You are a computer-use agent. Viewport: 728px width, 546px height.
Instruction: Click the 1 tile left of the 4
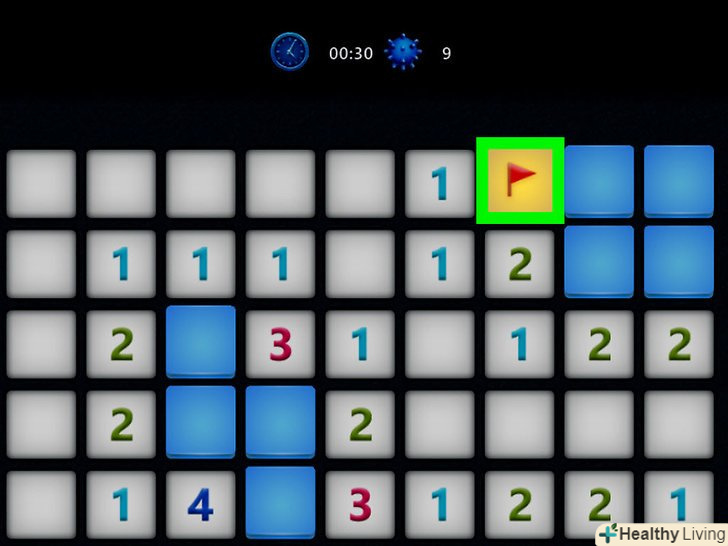121,505
